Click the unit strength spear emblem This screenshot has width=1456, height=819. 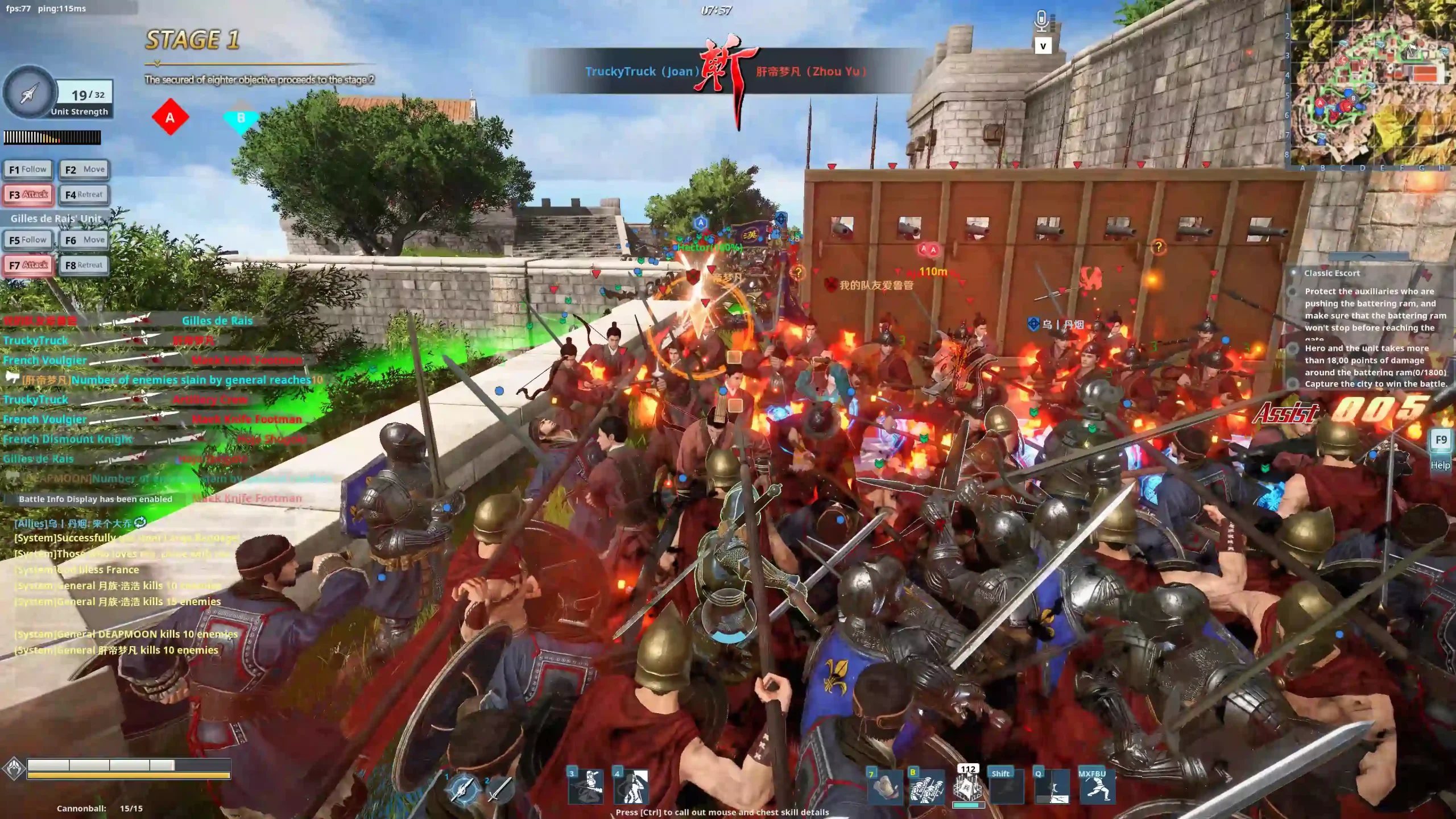(x=30, y=93)
